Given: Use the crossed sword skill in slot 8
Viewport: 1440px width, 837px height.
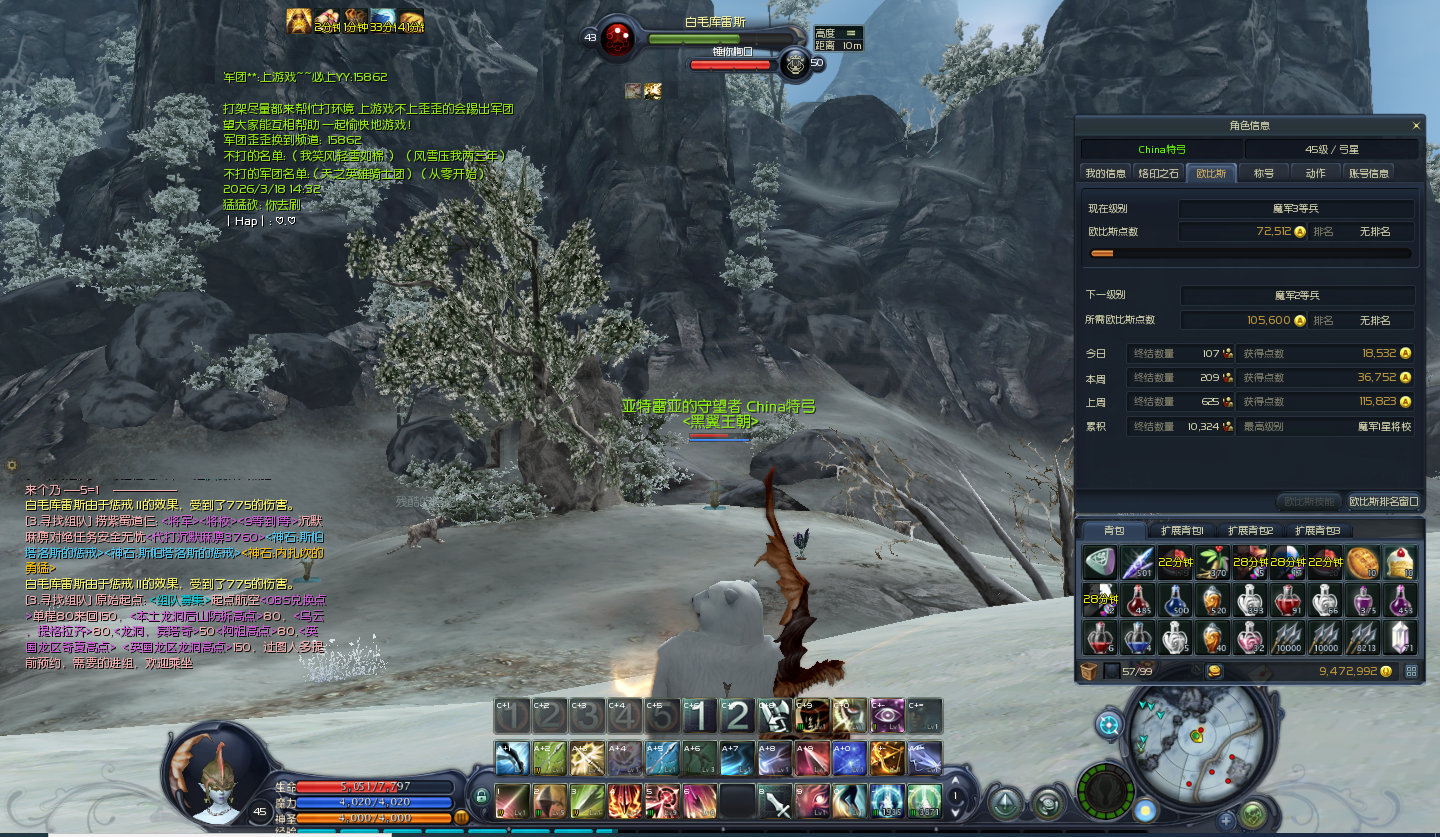Looking at the screenshot, I should (x=774, y=799).
